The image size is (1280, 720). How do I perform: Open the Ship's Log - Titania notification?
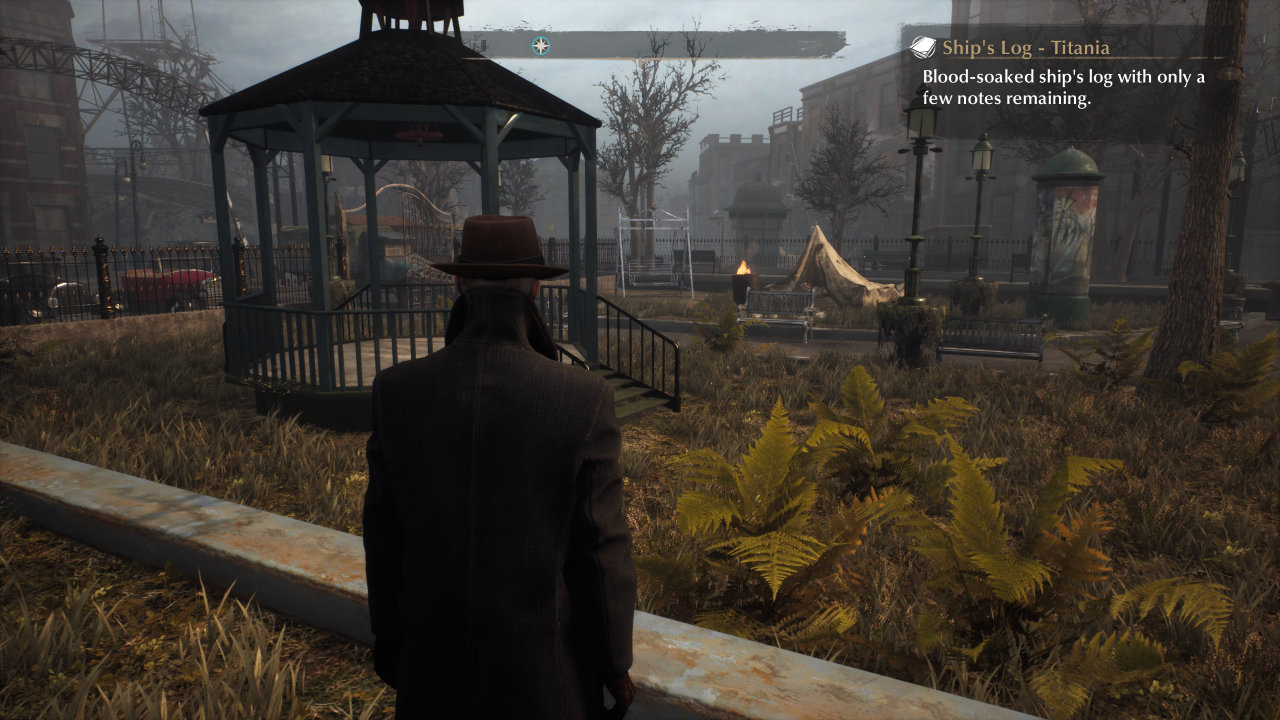1025,48
